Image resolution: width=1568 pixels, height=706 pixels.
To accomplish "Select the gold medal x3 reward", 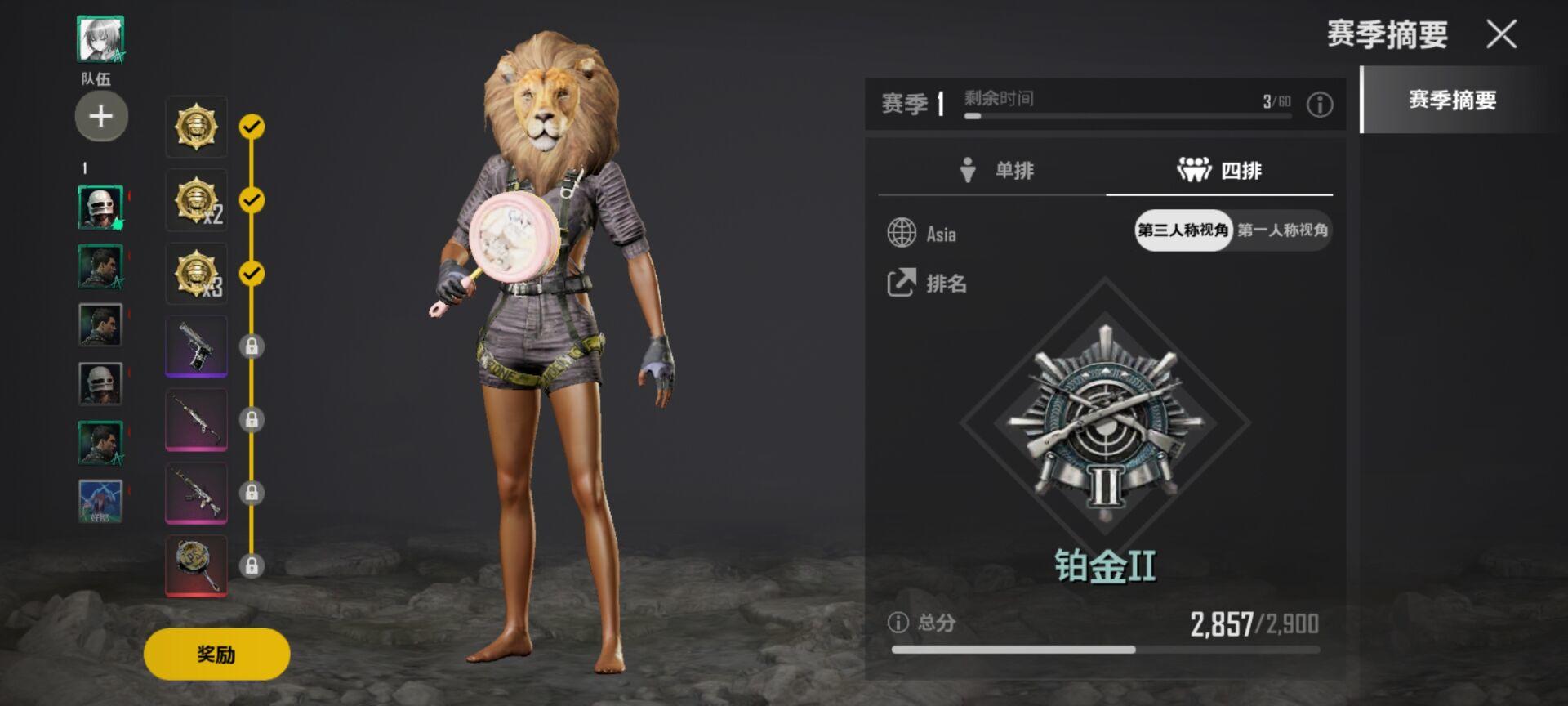I will coord(196,273).
